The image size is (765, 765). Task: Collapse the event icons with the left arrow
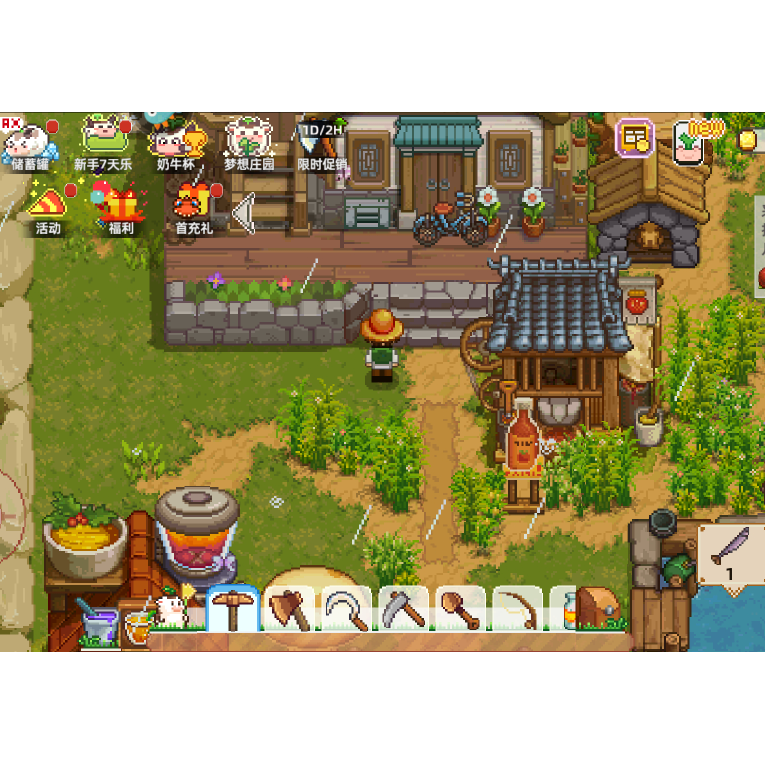click(243, 214)
